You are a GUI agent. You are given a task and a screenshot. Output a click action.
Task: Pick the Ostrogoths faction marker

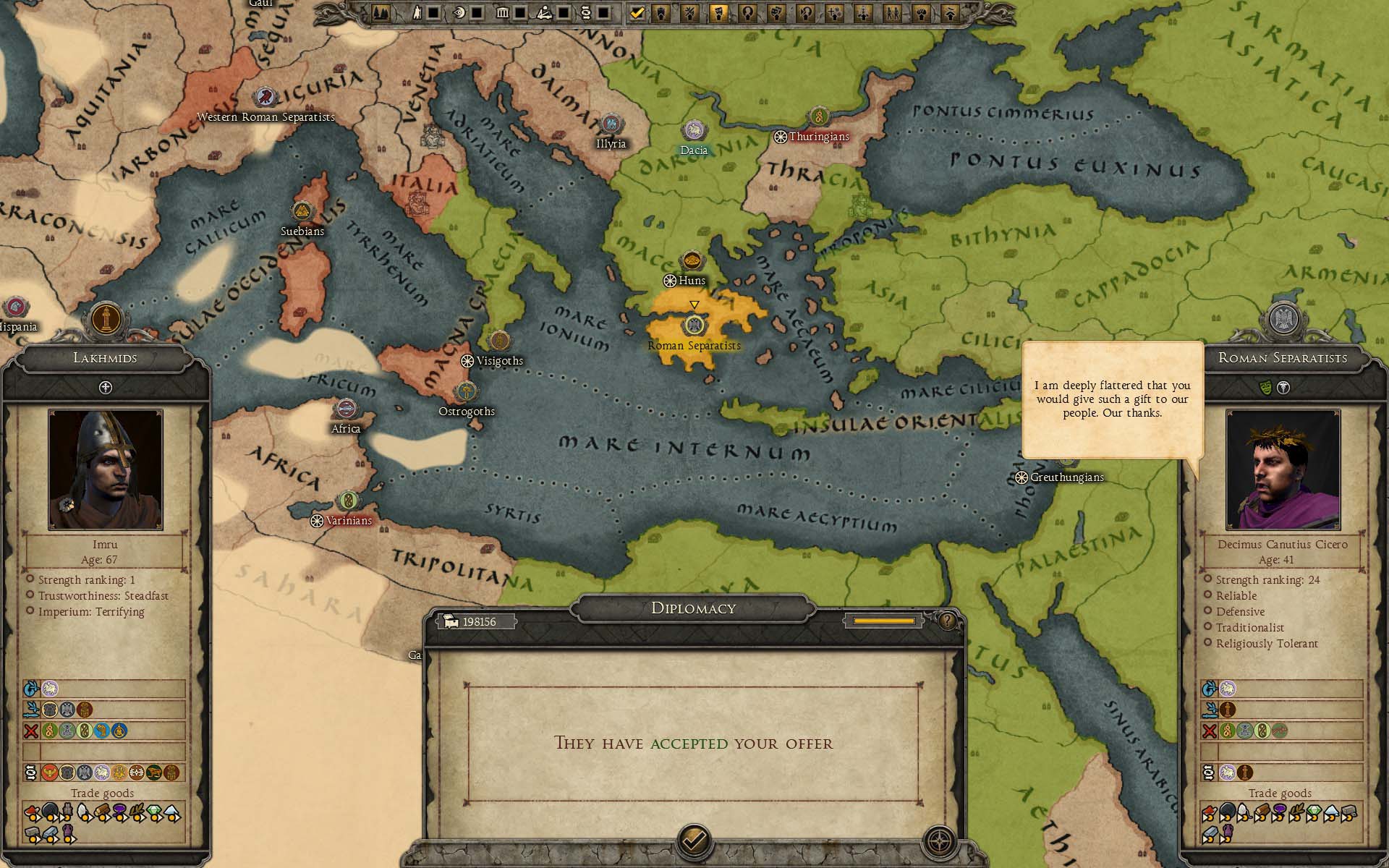click(467, 392)
